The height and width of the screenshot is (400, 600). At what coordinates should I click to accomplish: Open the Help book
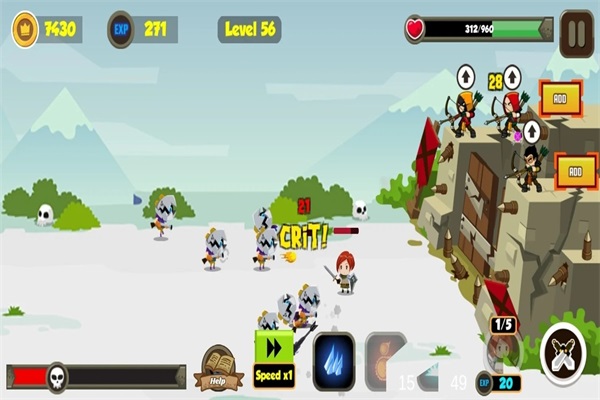(219, 366)
